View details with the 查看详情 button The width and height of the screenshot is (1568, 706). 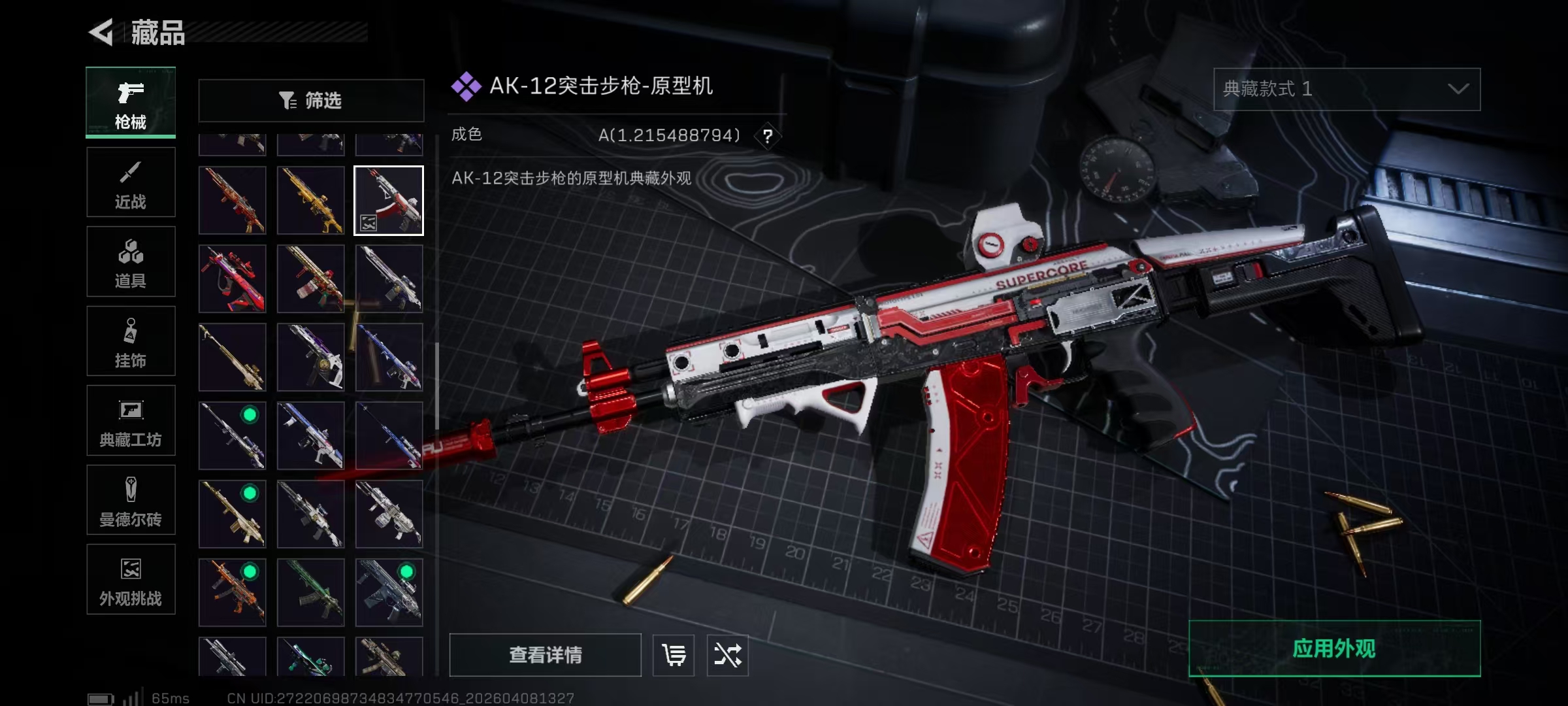tap(545, 655)
